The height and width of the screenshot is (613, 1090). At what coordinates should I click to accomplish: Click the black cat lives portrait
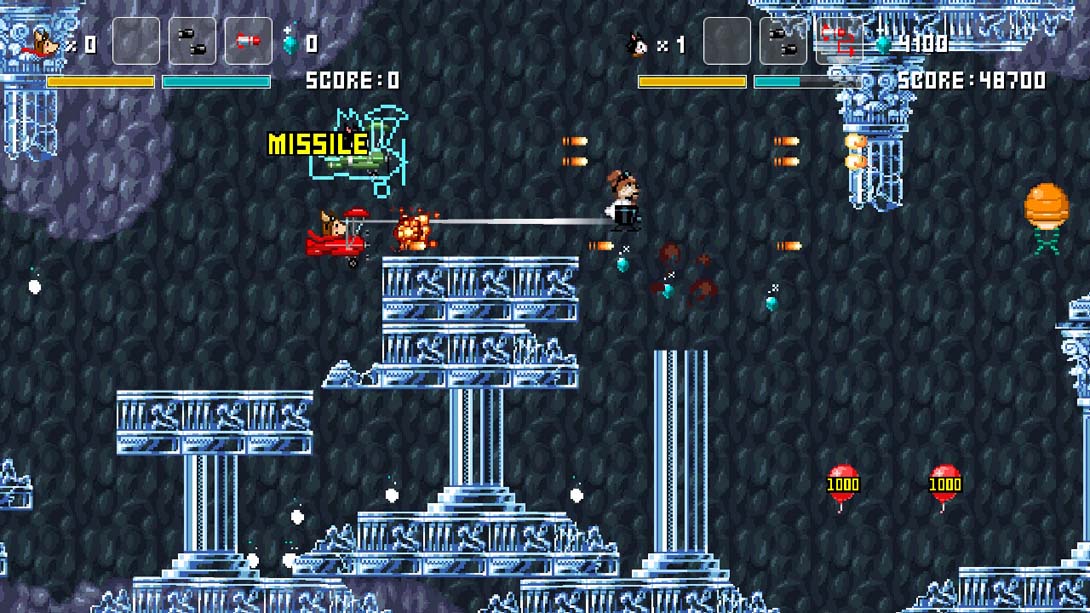(635, 44)
